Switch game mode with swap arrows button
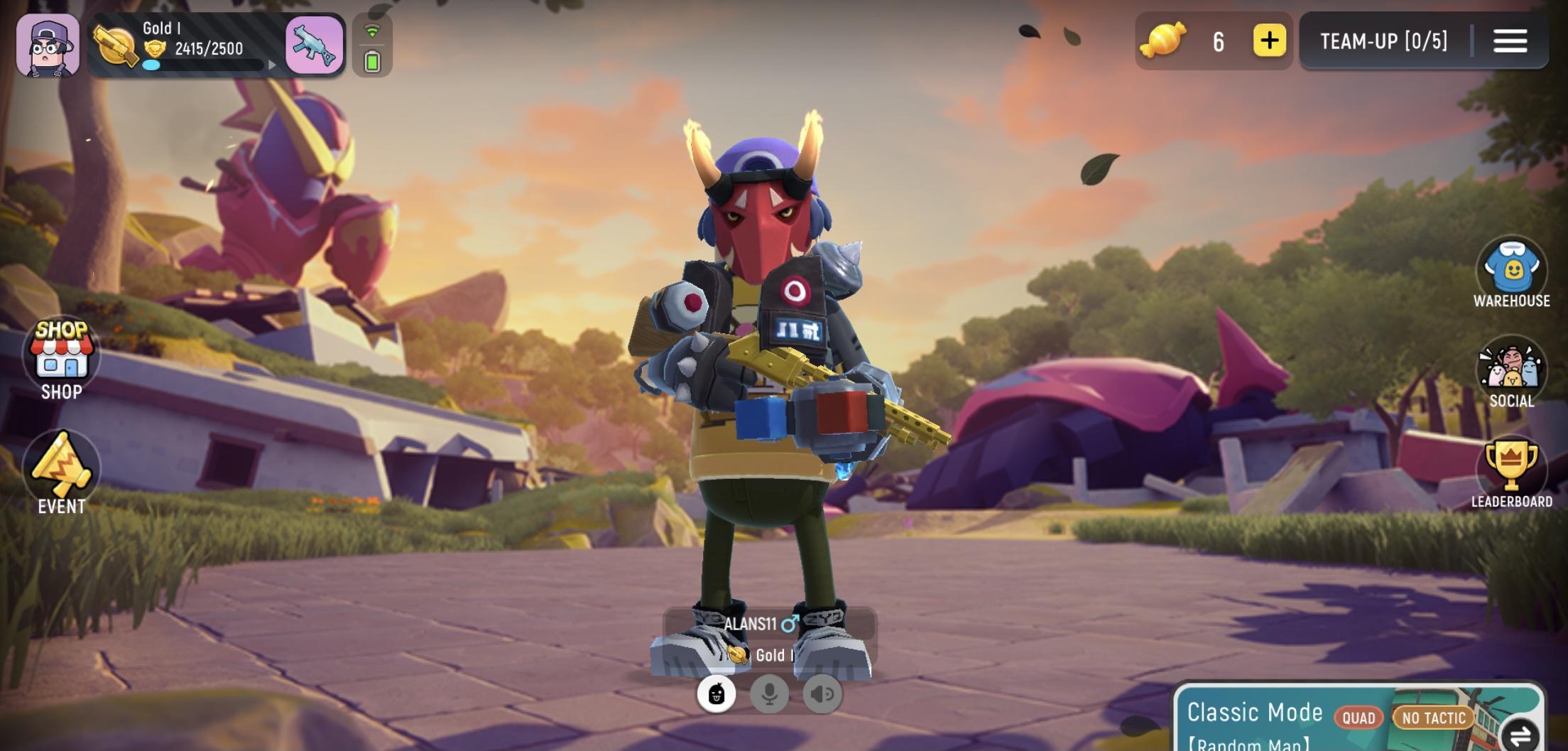 pyautogui.click(x=1519, y=735)
